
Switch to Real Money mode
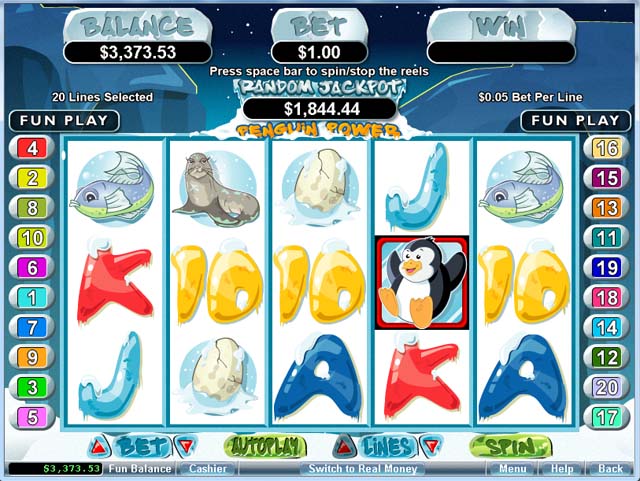[363, 468]
